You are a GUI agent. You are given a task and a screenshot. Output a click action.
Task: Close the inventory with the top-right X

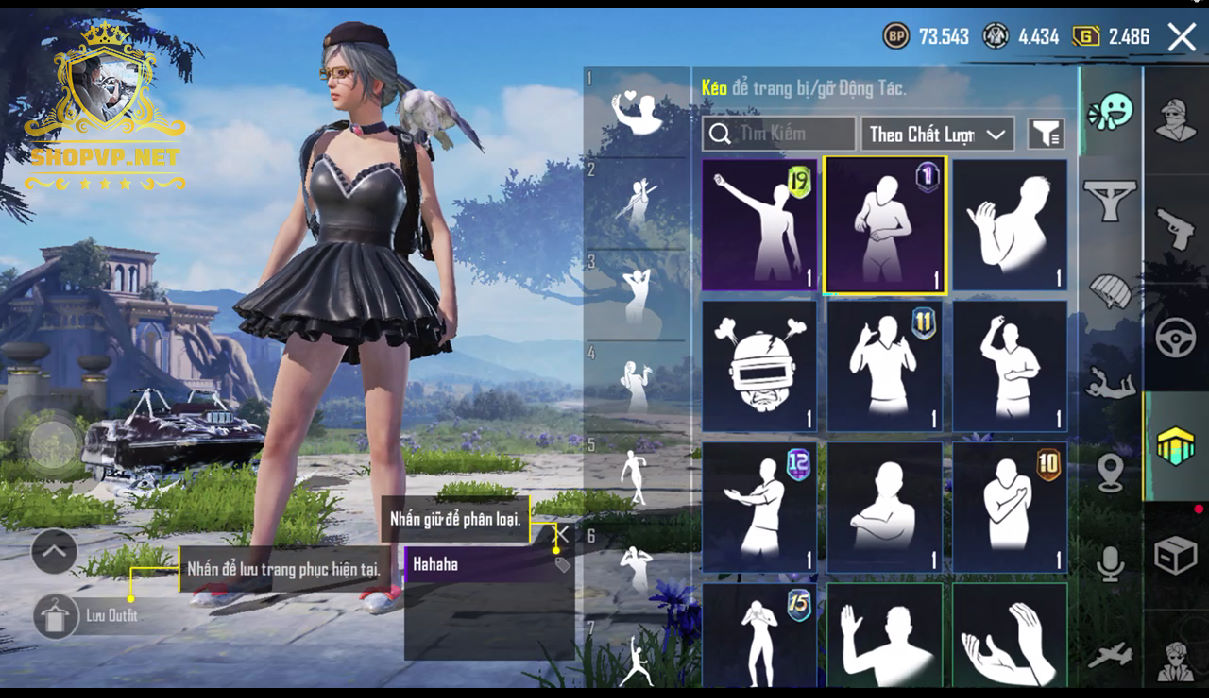coord(1181,38)
